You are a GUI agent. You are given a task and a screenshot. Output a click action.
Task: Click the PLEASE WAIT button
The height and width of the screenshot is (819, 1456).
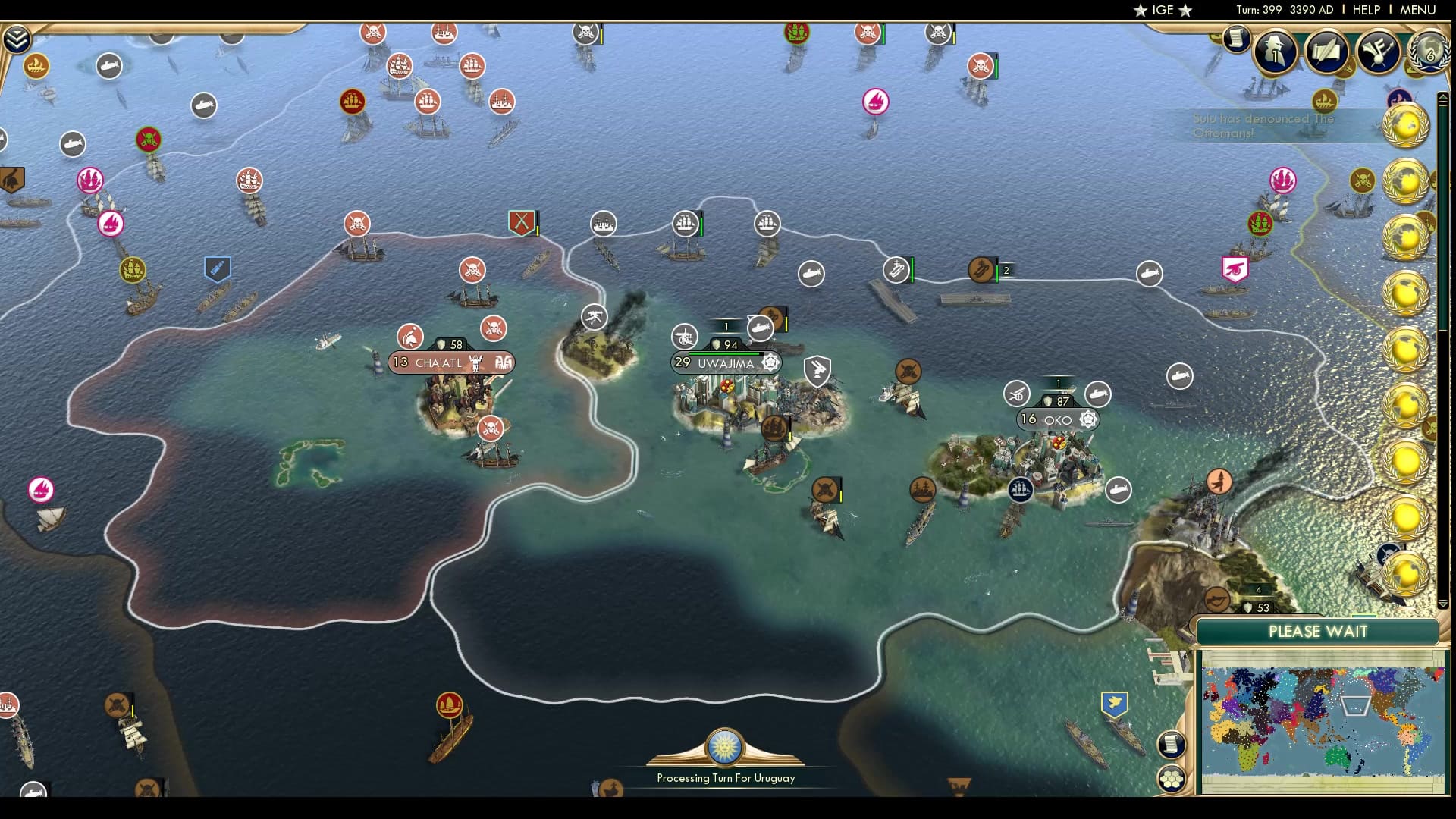1319,631
